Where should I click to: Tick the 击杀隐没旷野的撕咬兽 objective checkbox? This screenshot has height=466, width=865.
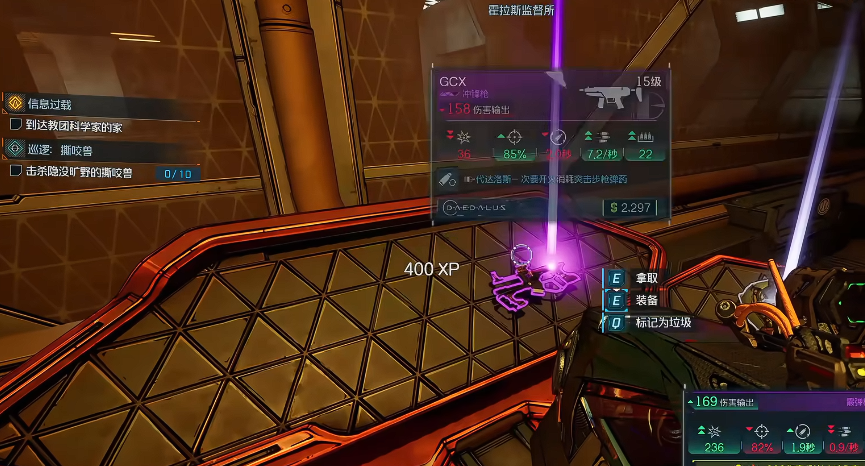(x=15, y=171)
